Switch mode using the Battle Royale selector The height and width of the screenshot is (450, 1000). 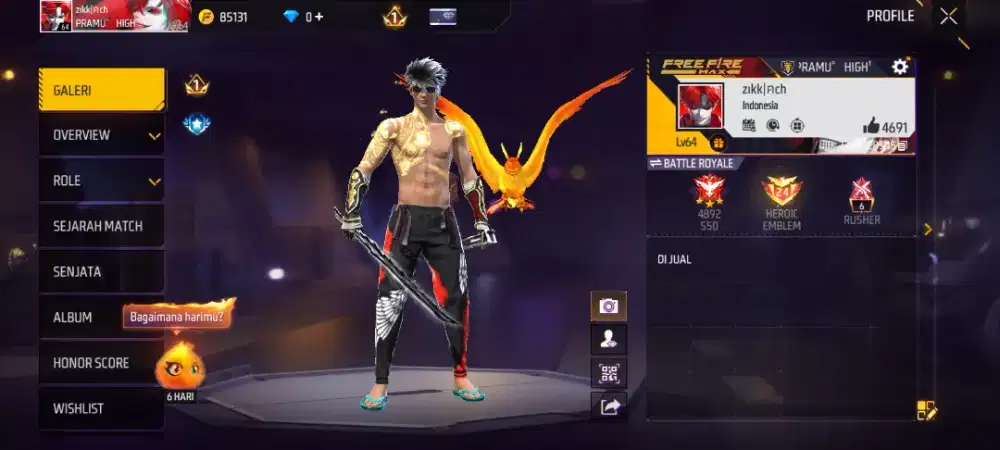691,163
